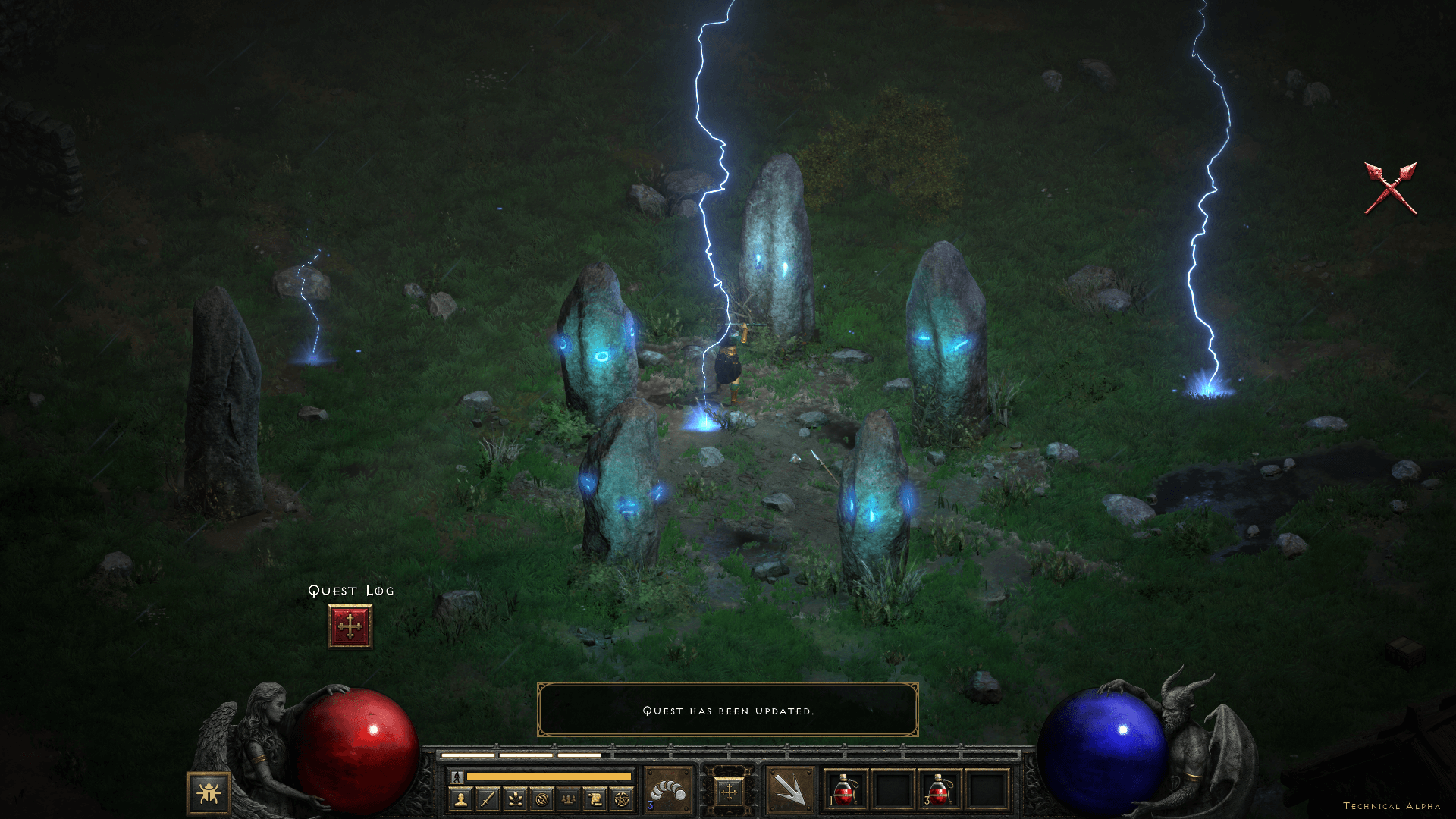Click the gold cross button in the center panel
The width and height of the screenshot is (1456, 819).
[x=729, y=792]
